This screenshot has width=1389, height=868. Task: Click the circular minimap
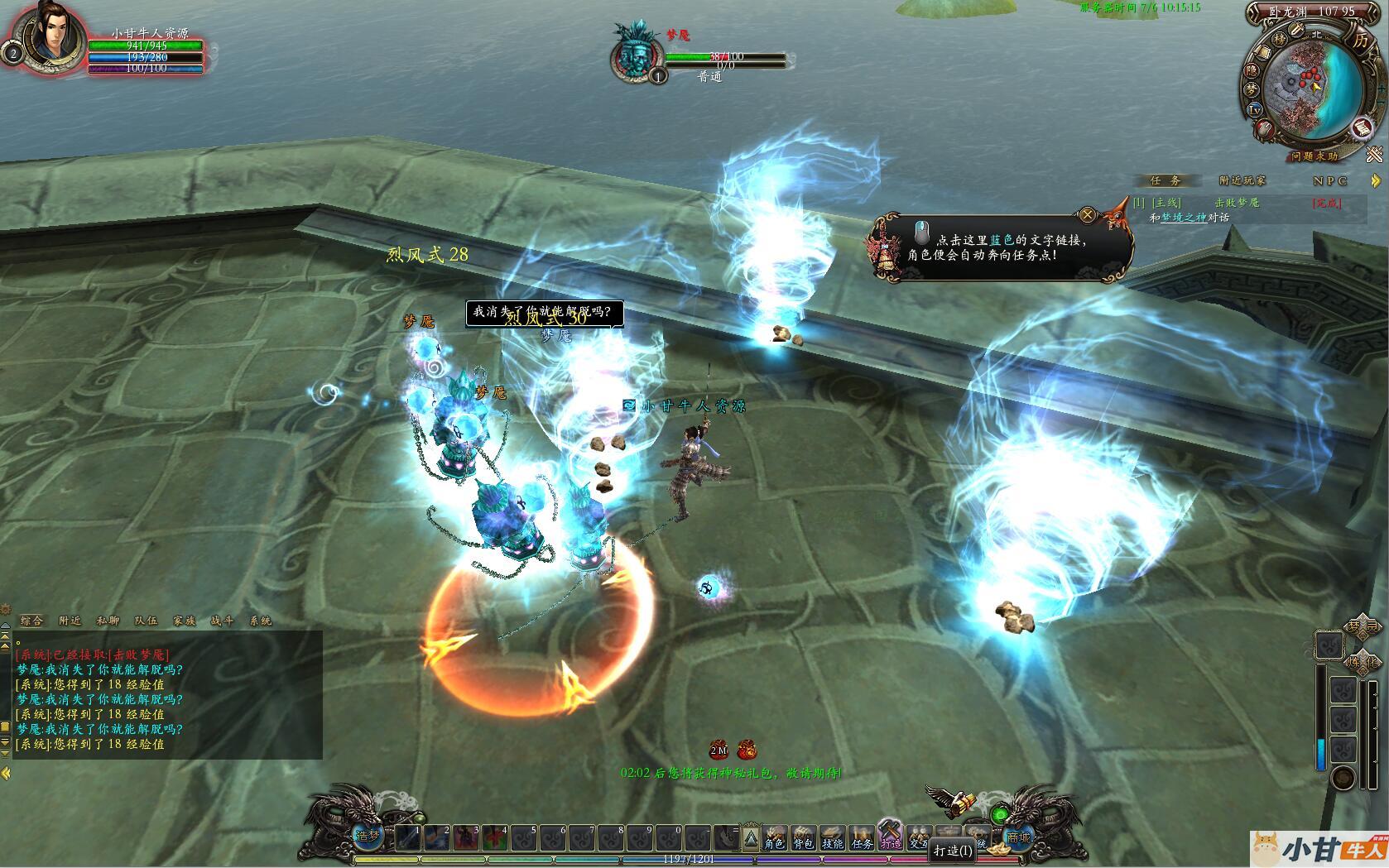click(1310, 89)
